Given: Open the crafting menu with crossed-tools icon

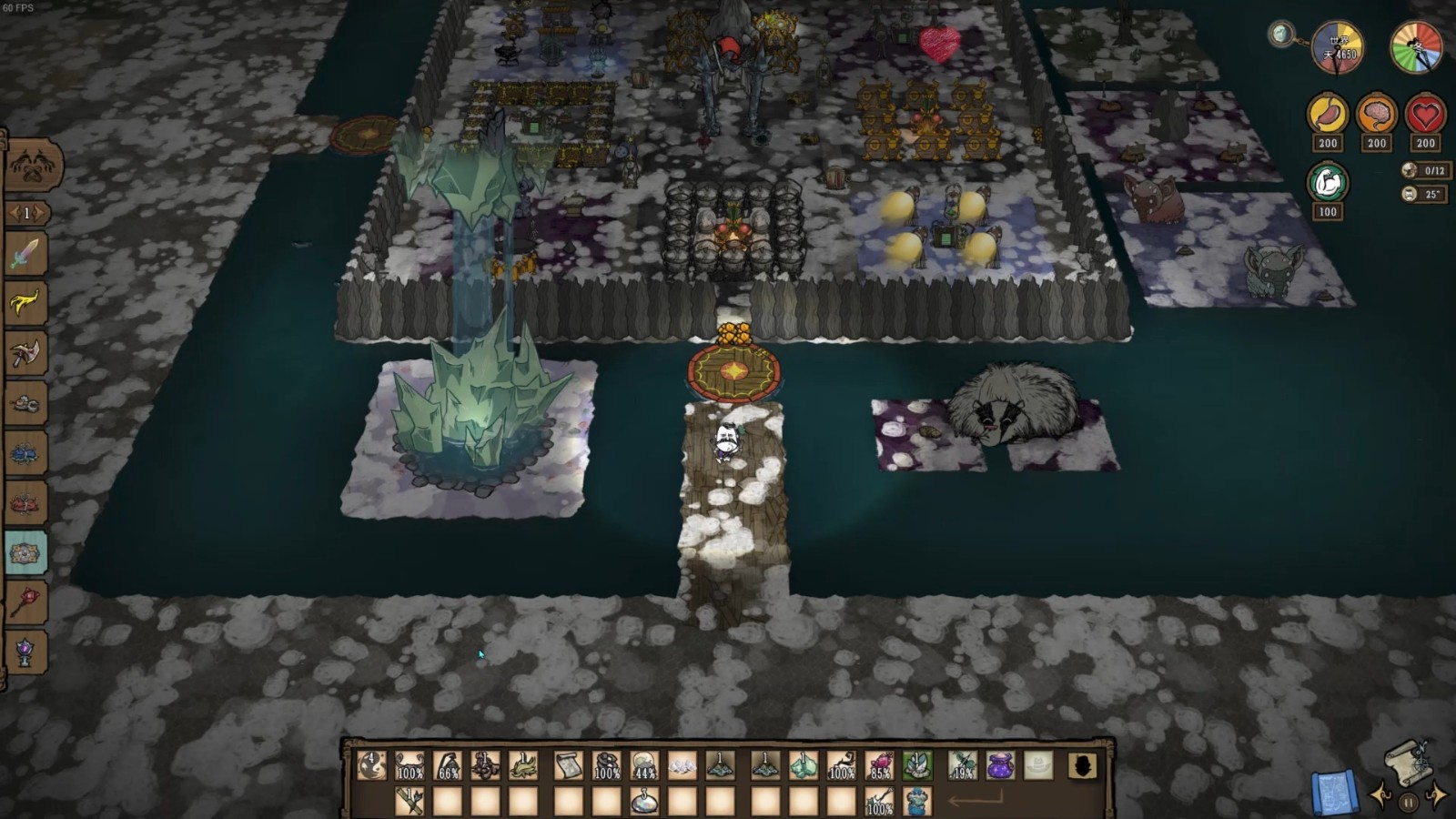Looking at the screenshot, I should (x=34, y=166).
